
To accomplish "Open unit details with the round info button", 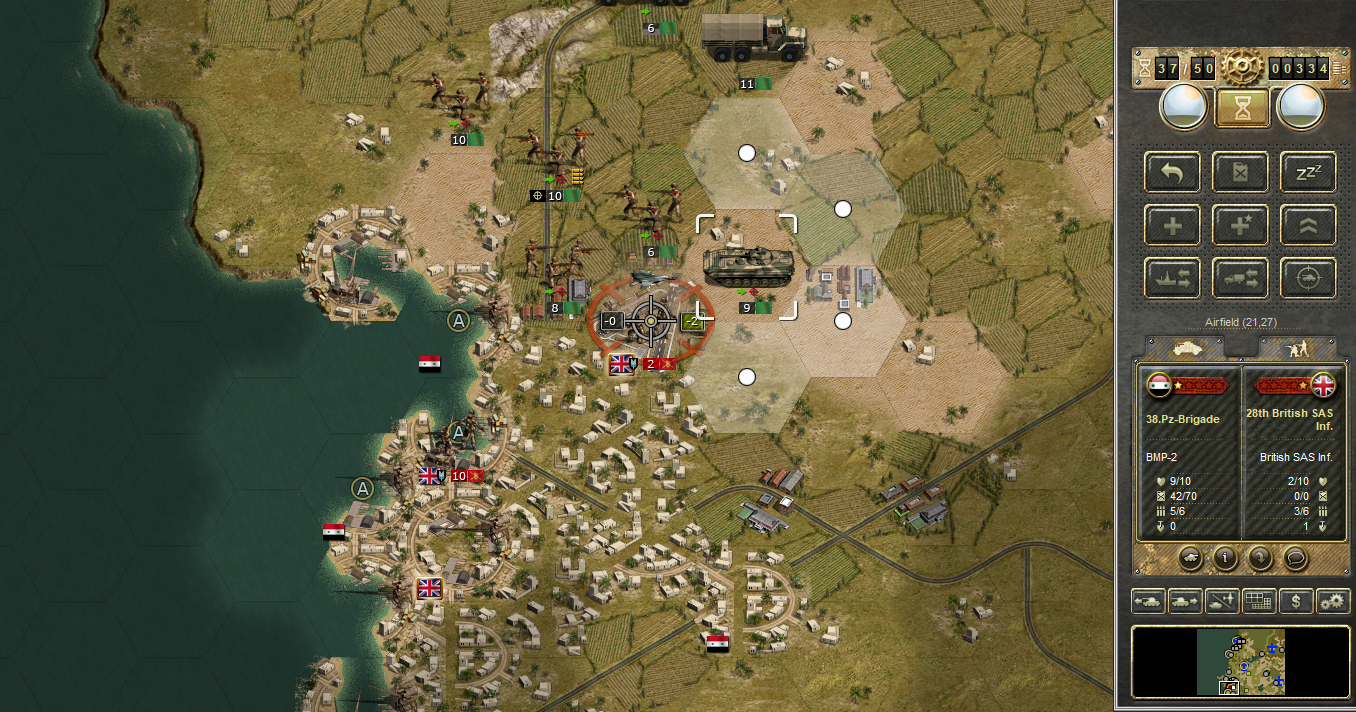I will [x=1224, y=558].
